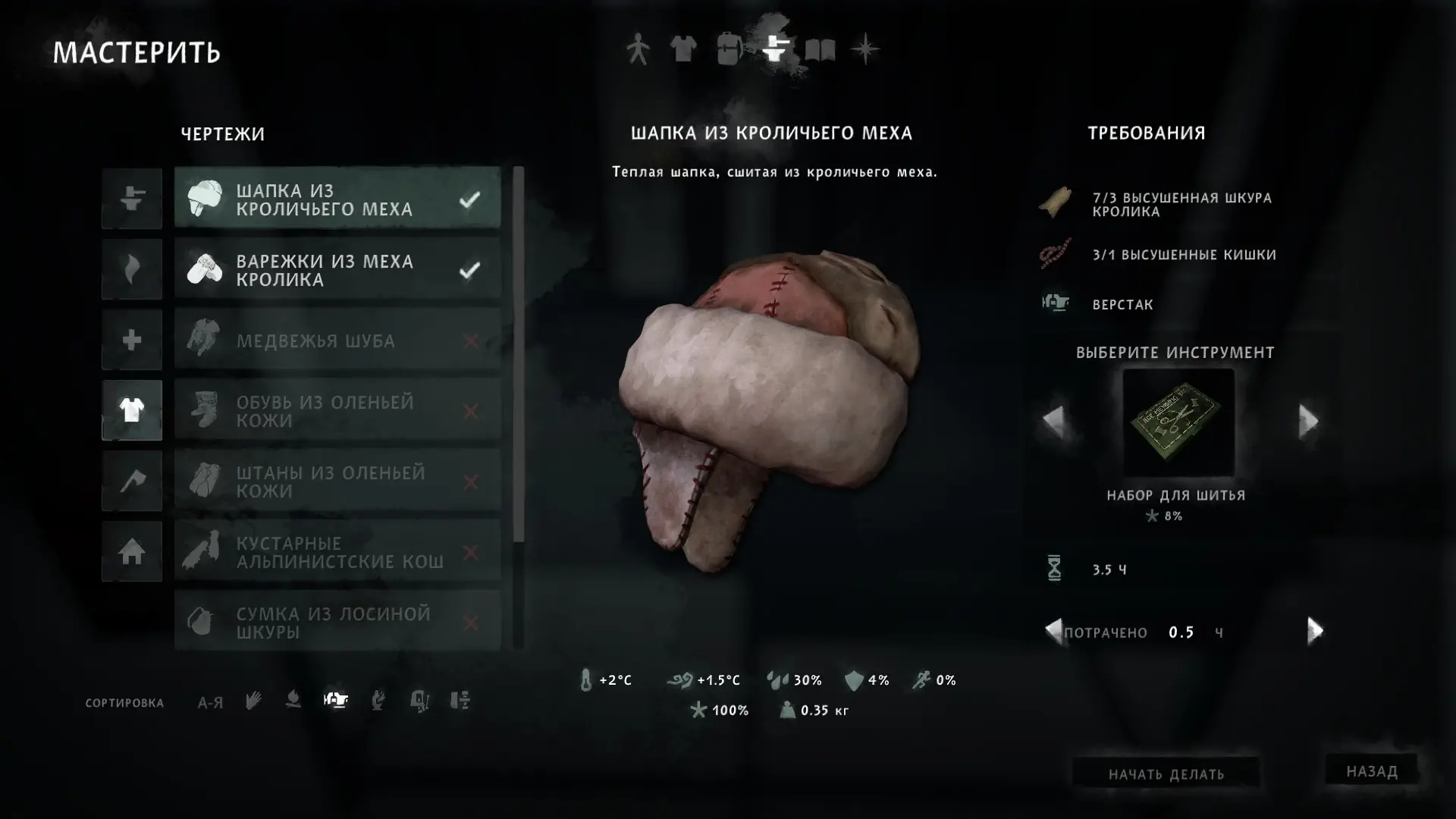Switch to next crafting tool
The image size is (1456, 819).
1308,421
